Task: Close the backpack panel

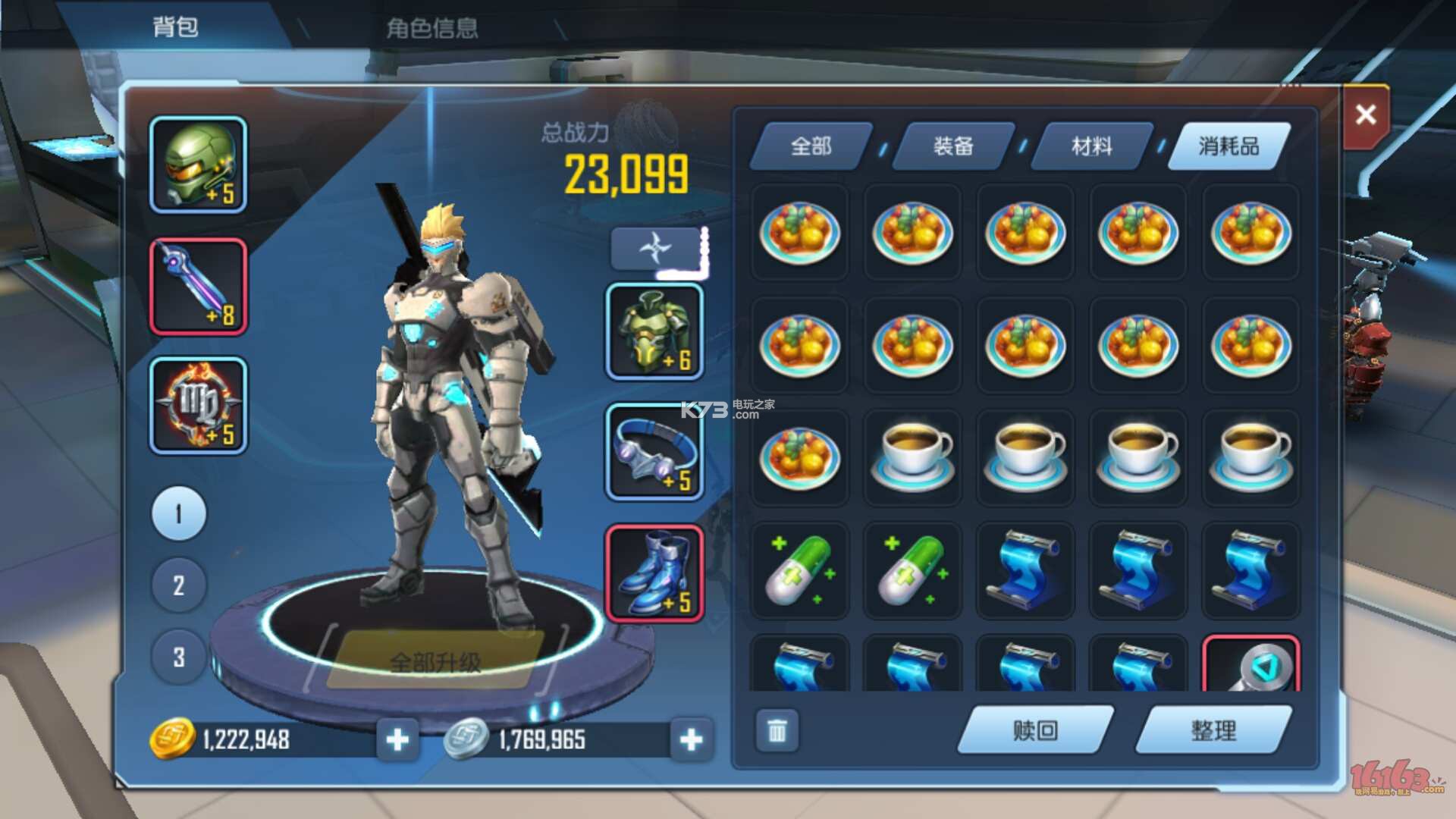Action: [x=1365, y=115]
